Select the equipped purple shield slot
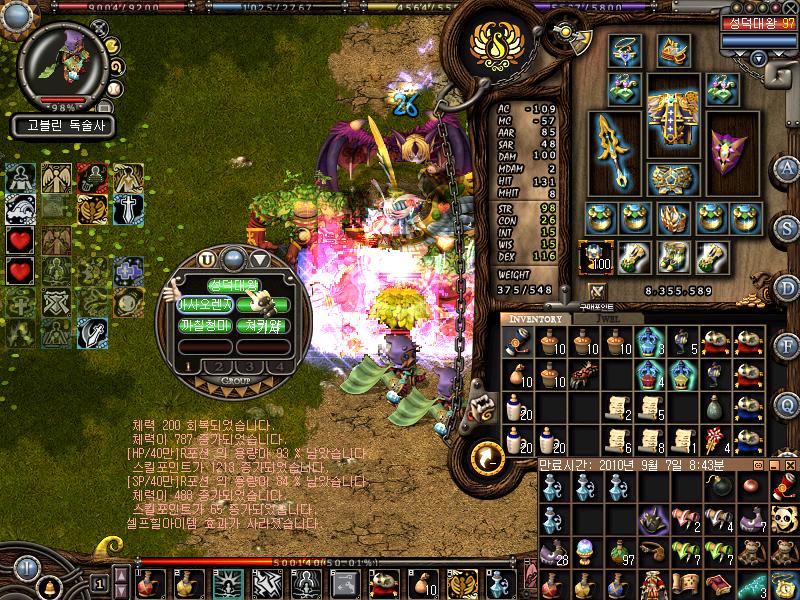Viewport: 800px width, 600px height. 733,148
